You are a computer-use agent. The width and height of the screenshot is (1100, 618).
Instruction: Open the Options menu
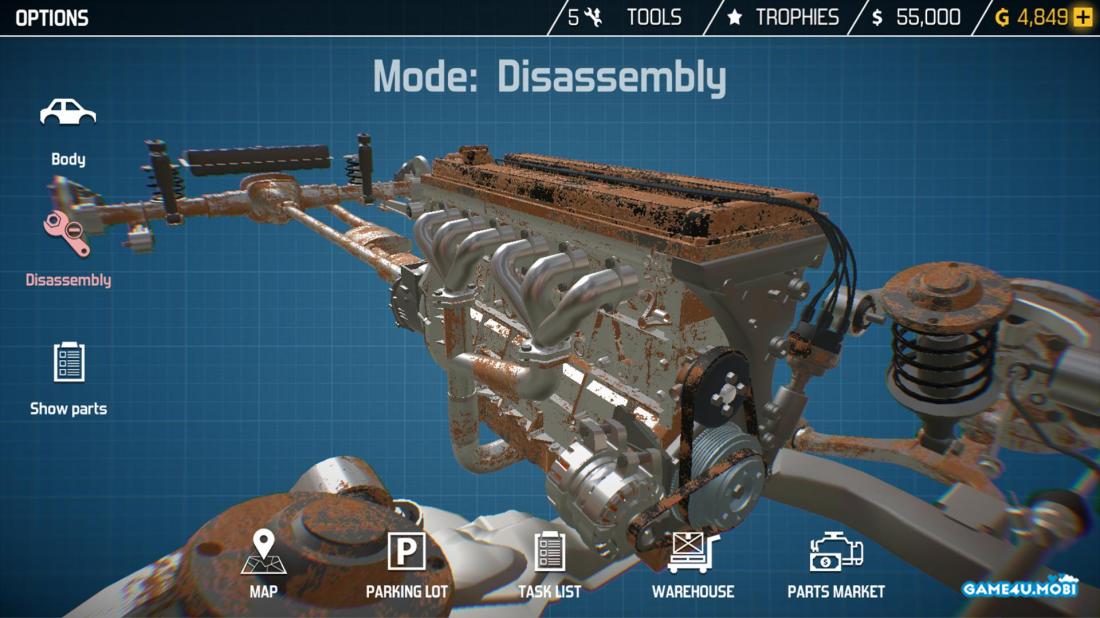[52, 18]
